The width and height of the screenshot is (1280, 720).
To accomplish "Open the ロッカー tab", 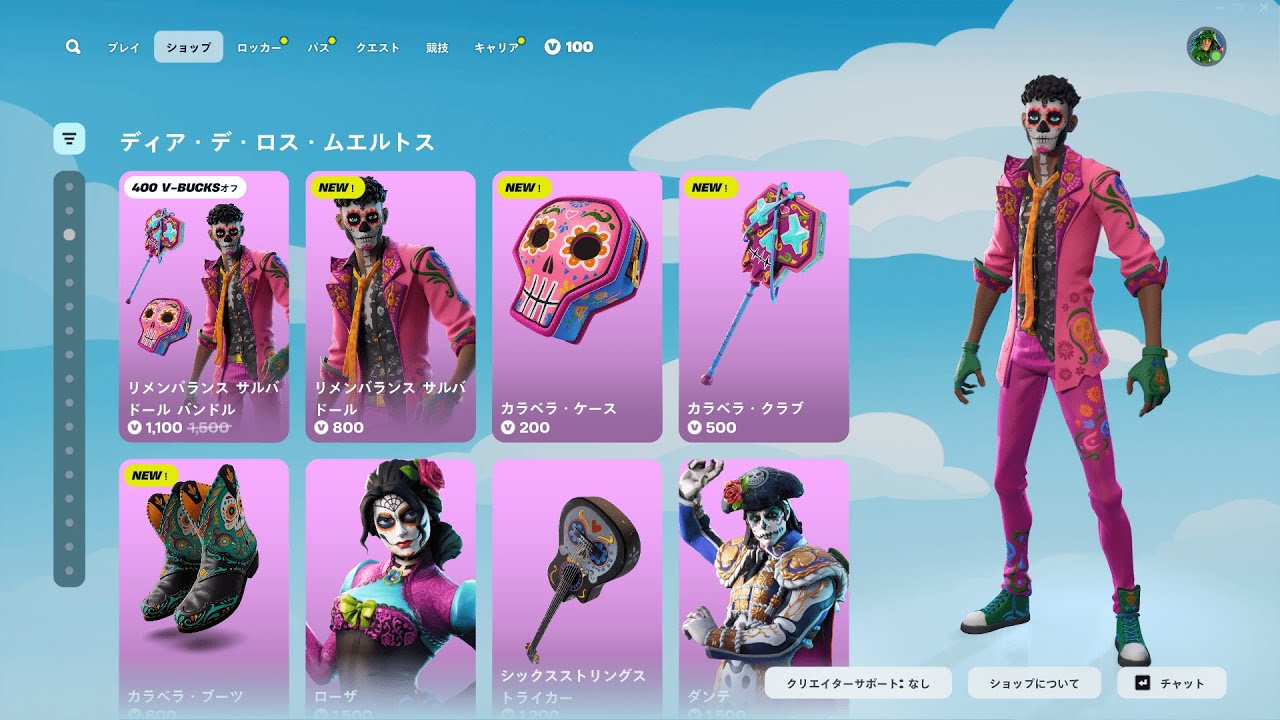I will tap(259, 47).
